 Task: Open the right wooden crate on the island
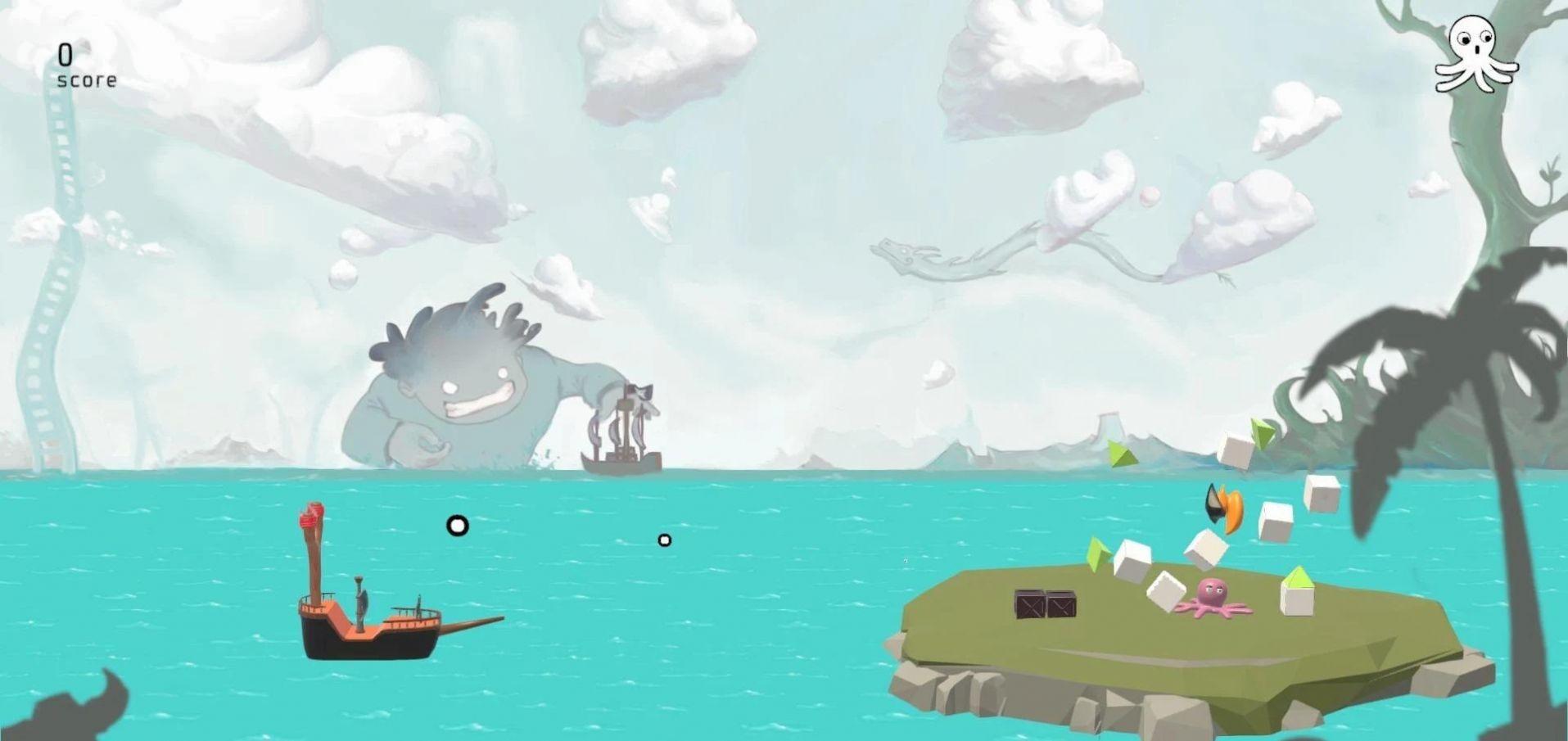tap(1060, 604)
